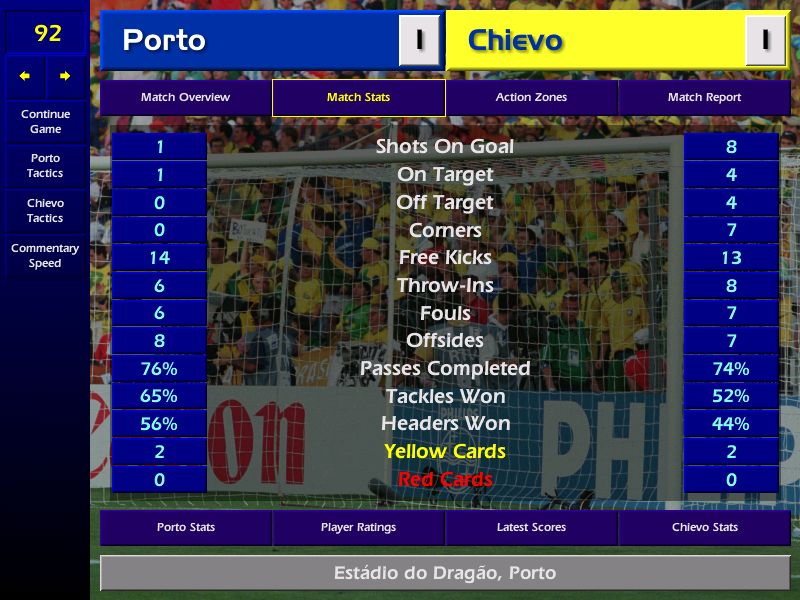Show Player Ratings

[x=358, y=527]
